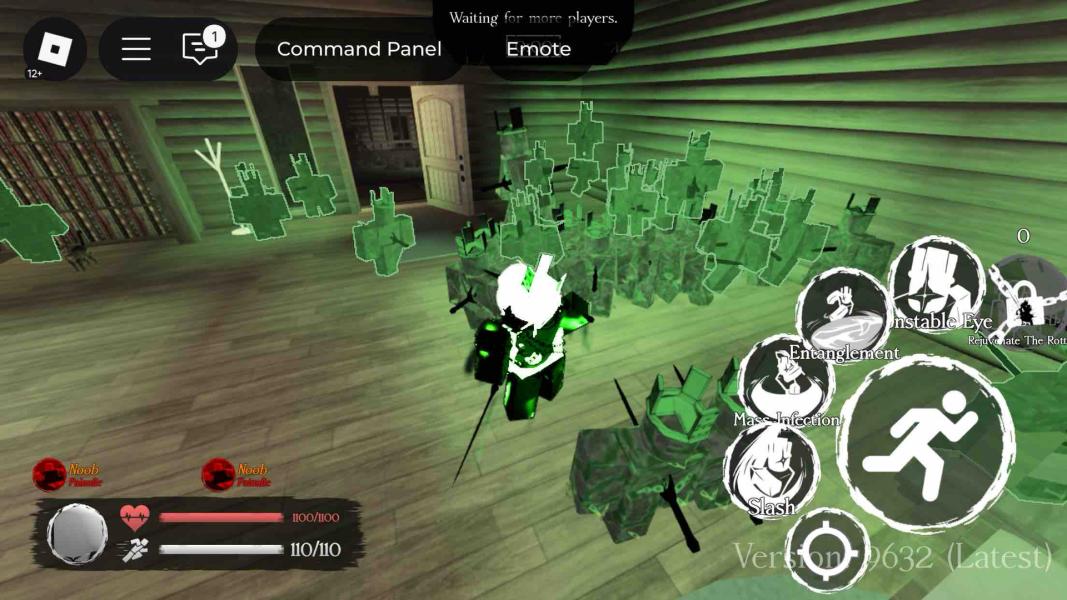Open the Emote menu
The width and height of the screenshot is (1067, 600).
tap(538, 49)
